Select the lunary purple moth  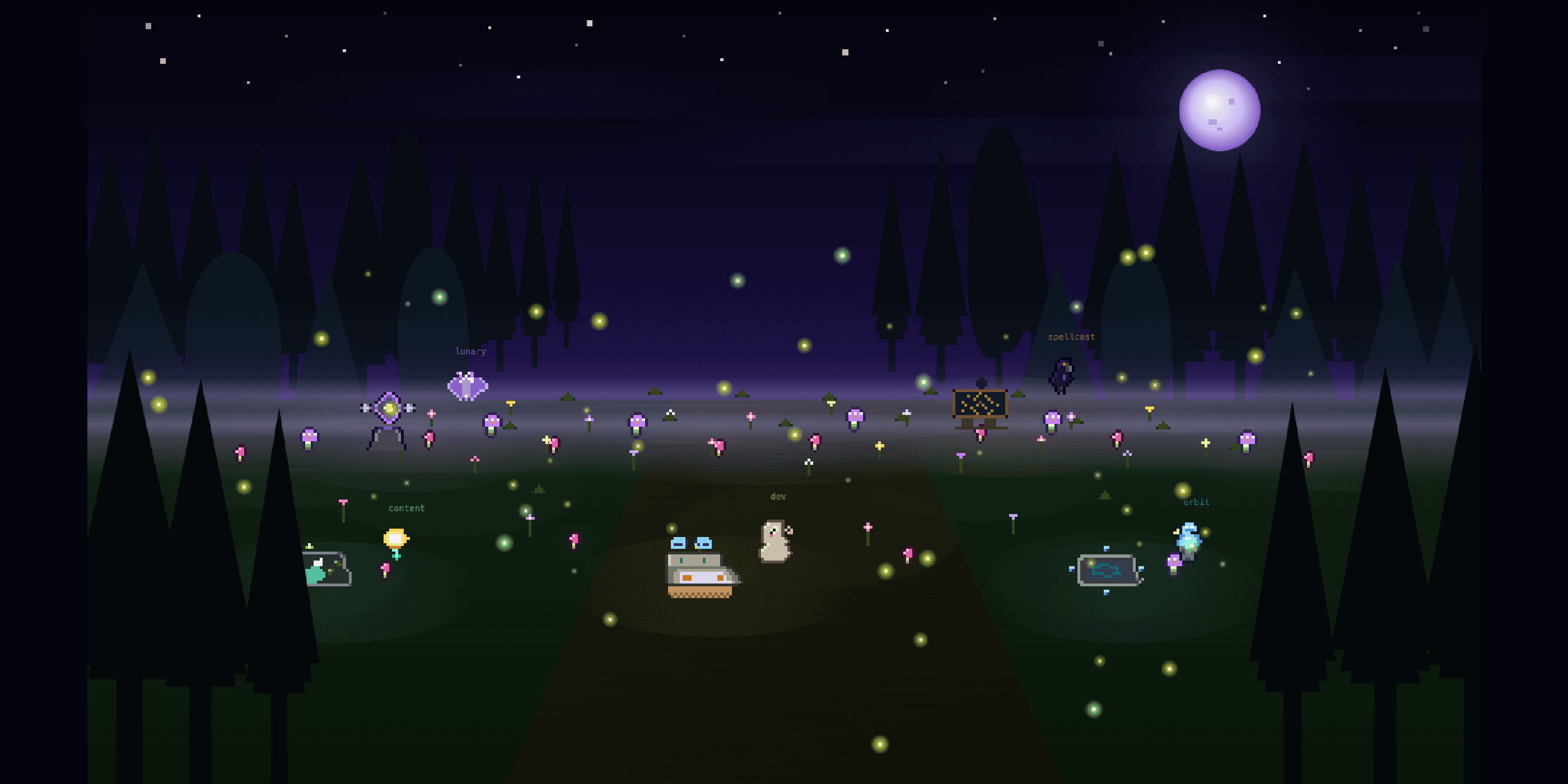point(468,386)
